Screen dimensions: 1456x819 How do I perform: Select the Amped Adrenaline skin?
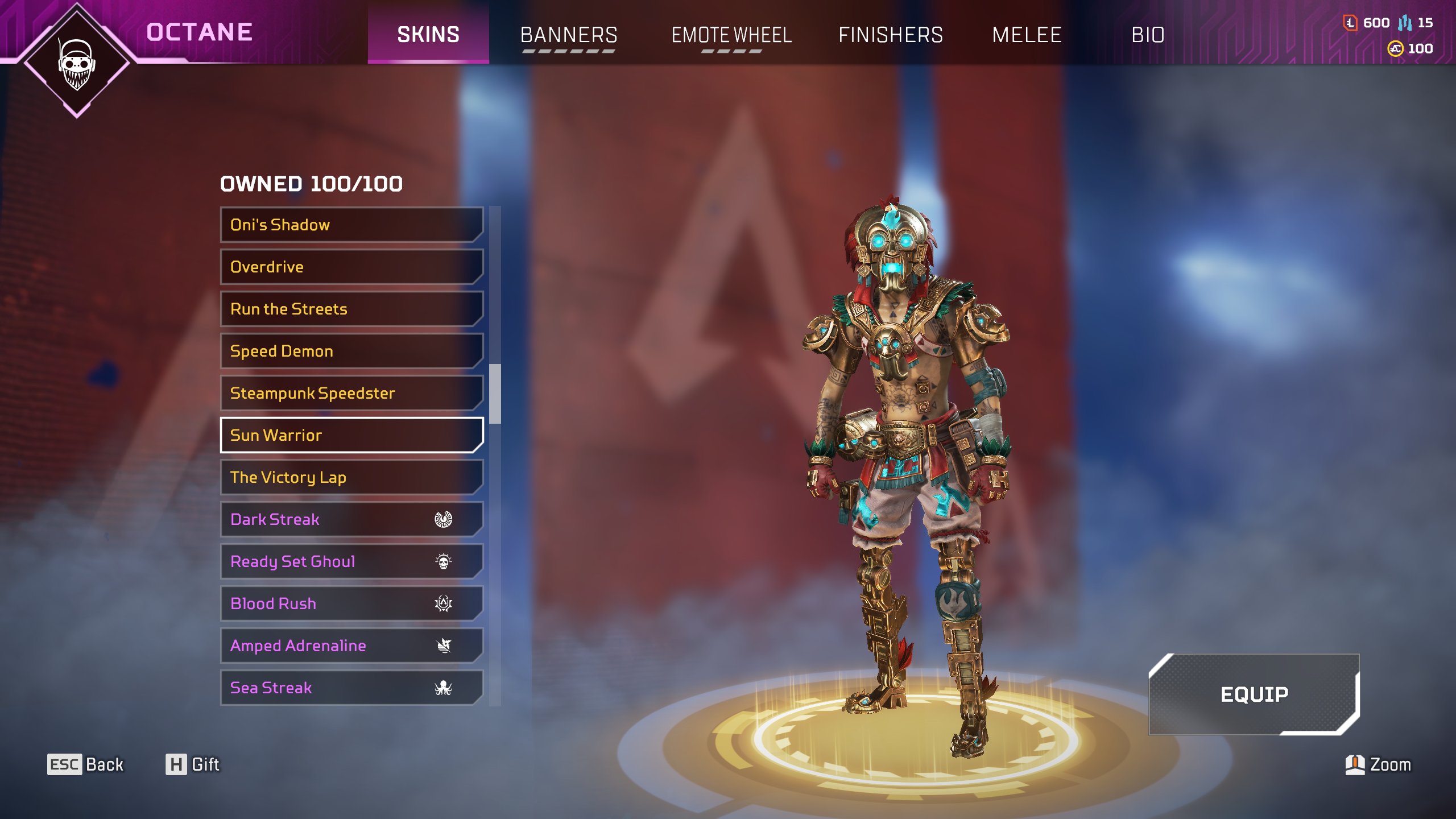click(351, 646)
